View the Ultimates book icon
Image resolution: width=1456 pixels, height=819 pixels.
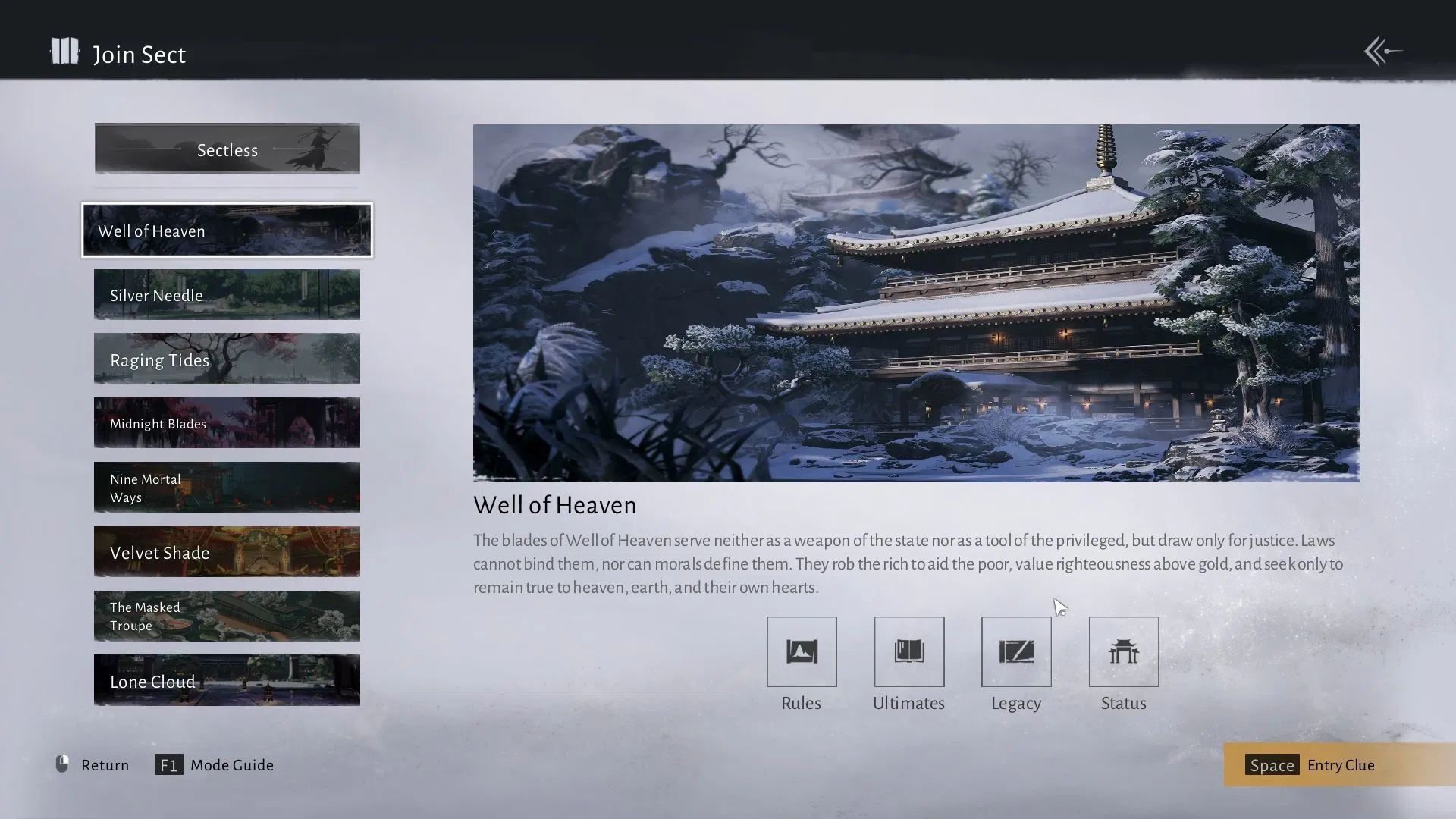(908, 651)
